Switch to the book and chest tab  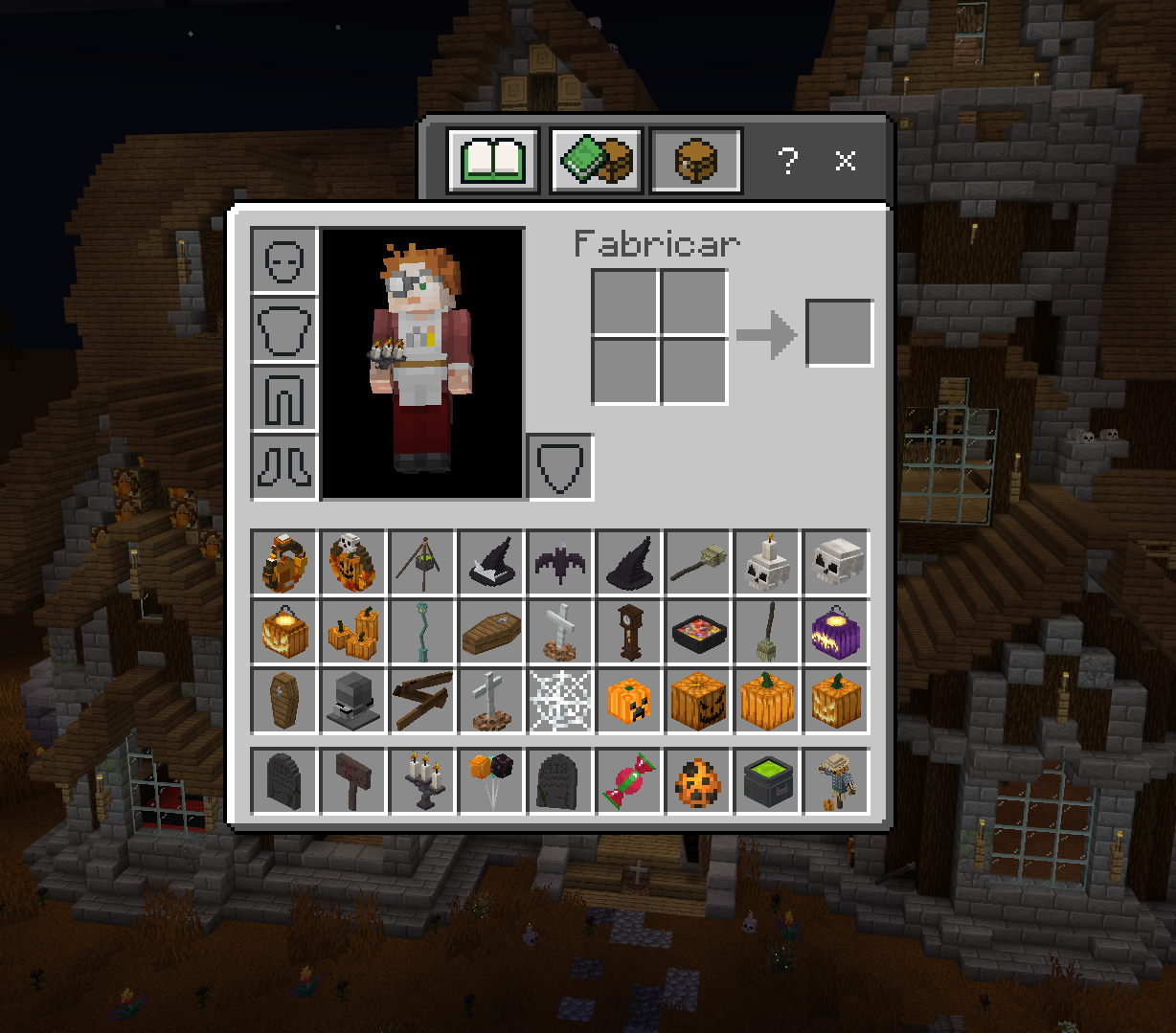(596, 161)
